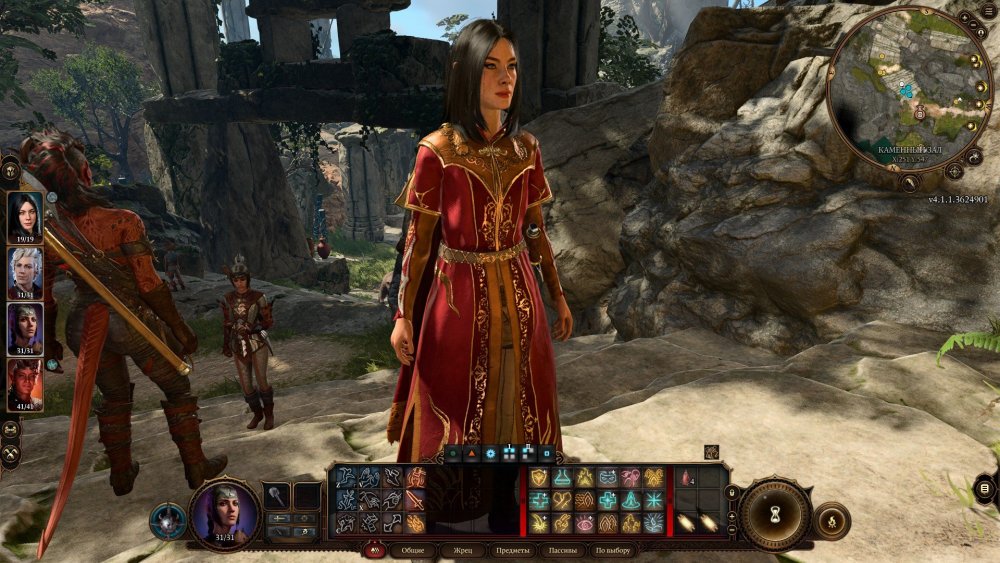Image resolution: width=1000 pixels, height=563 pixels.
Task: Click the hourglass end turn button
Action: 775,513
